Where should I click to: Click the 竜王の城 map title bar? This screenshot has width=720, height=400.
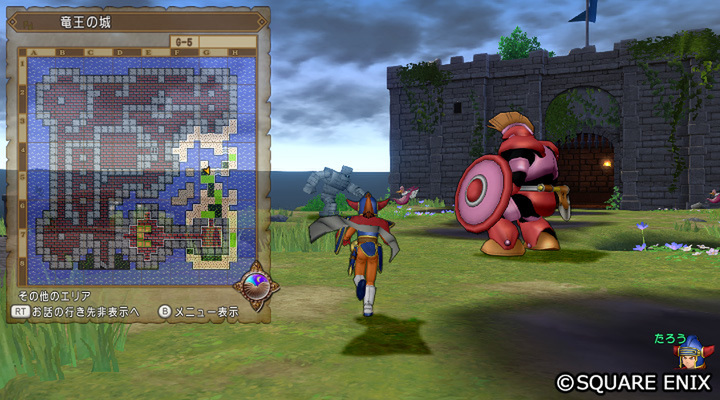137,20
